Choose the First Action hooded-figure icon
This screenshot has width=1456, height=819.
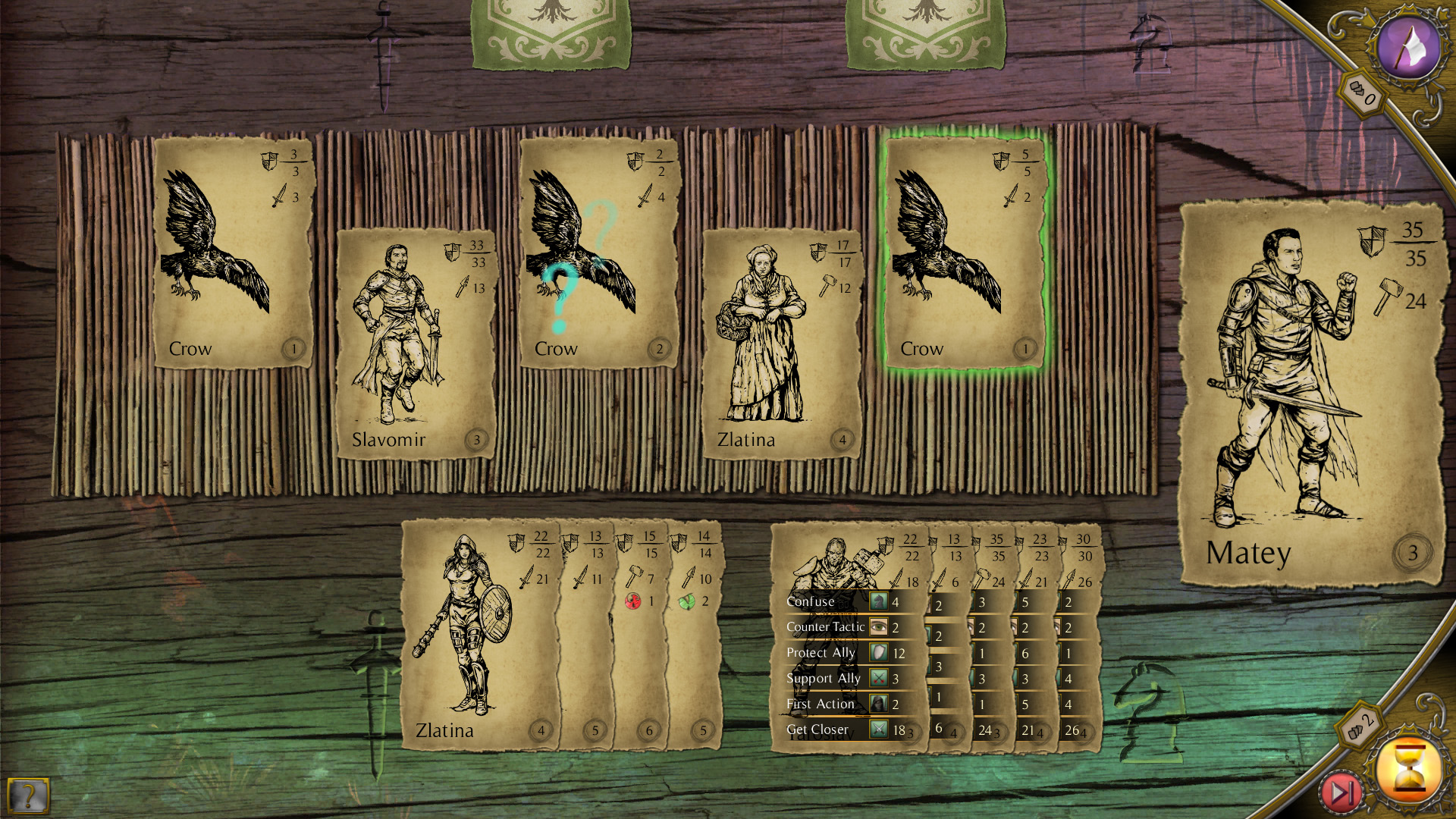click(877, 704)
